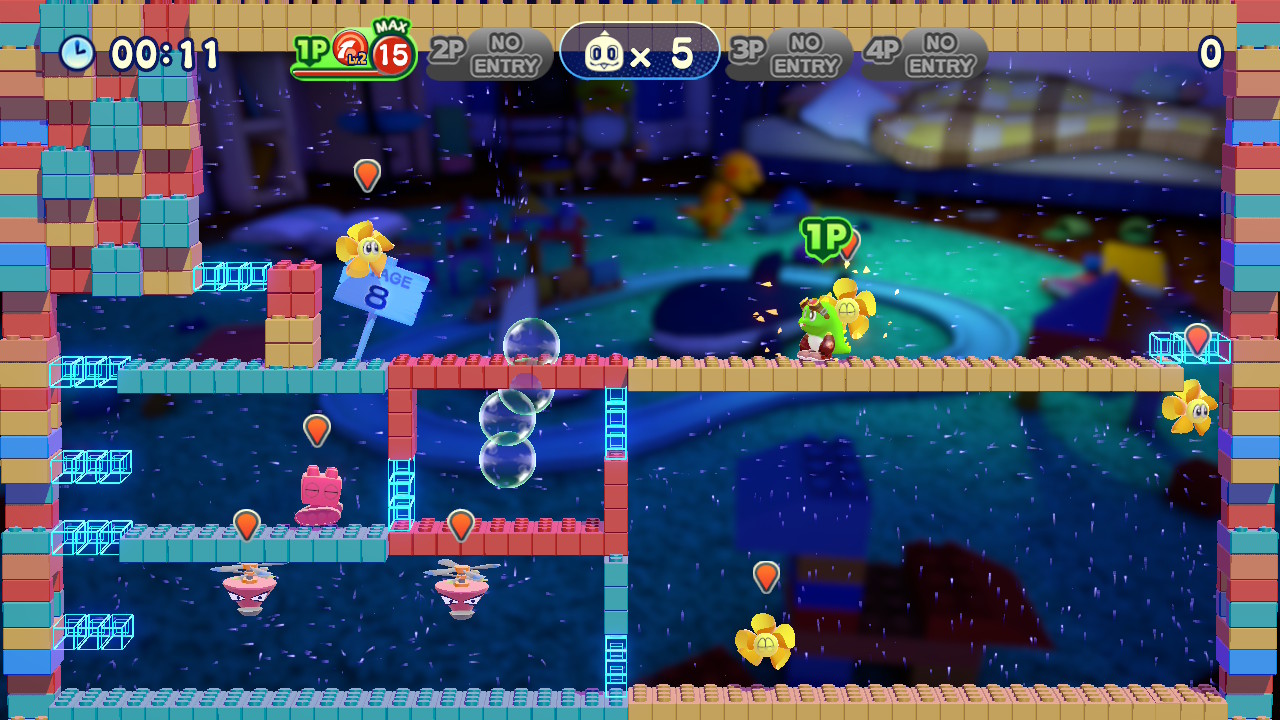1280x720 pixels.
Task: Click the 2P No Entry slot
Action: (490, 54)
